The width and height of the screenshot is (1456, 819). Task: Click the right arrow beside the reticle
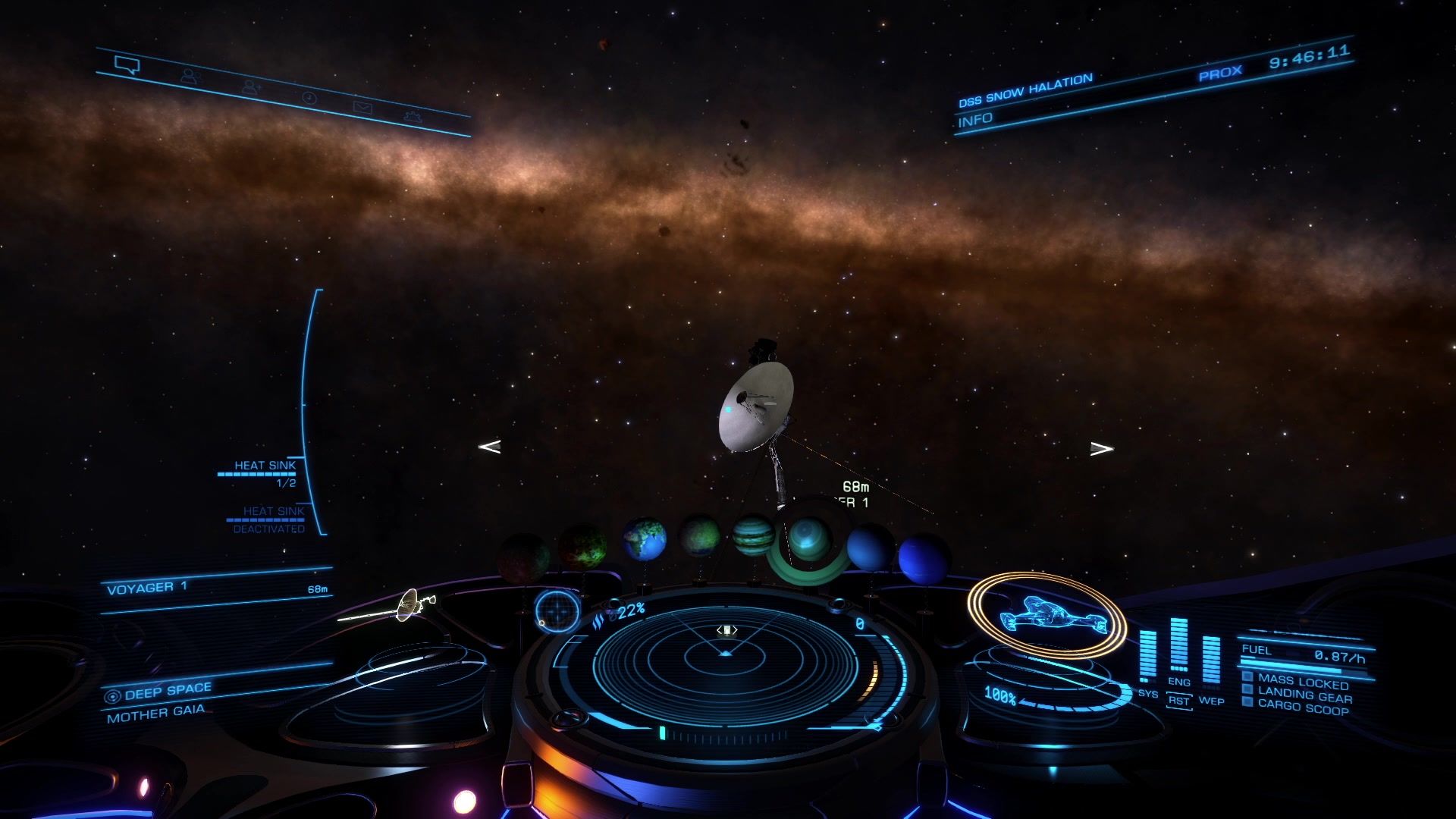[1101, 449]
